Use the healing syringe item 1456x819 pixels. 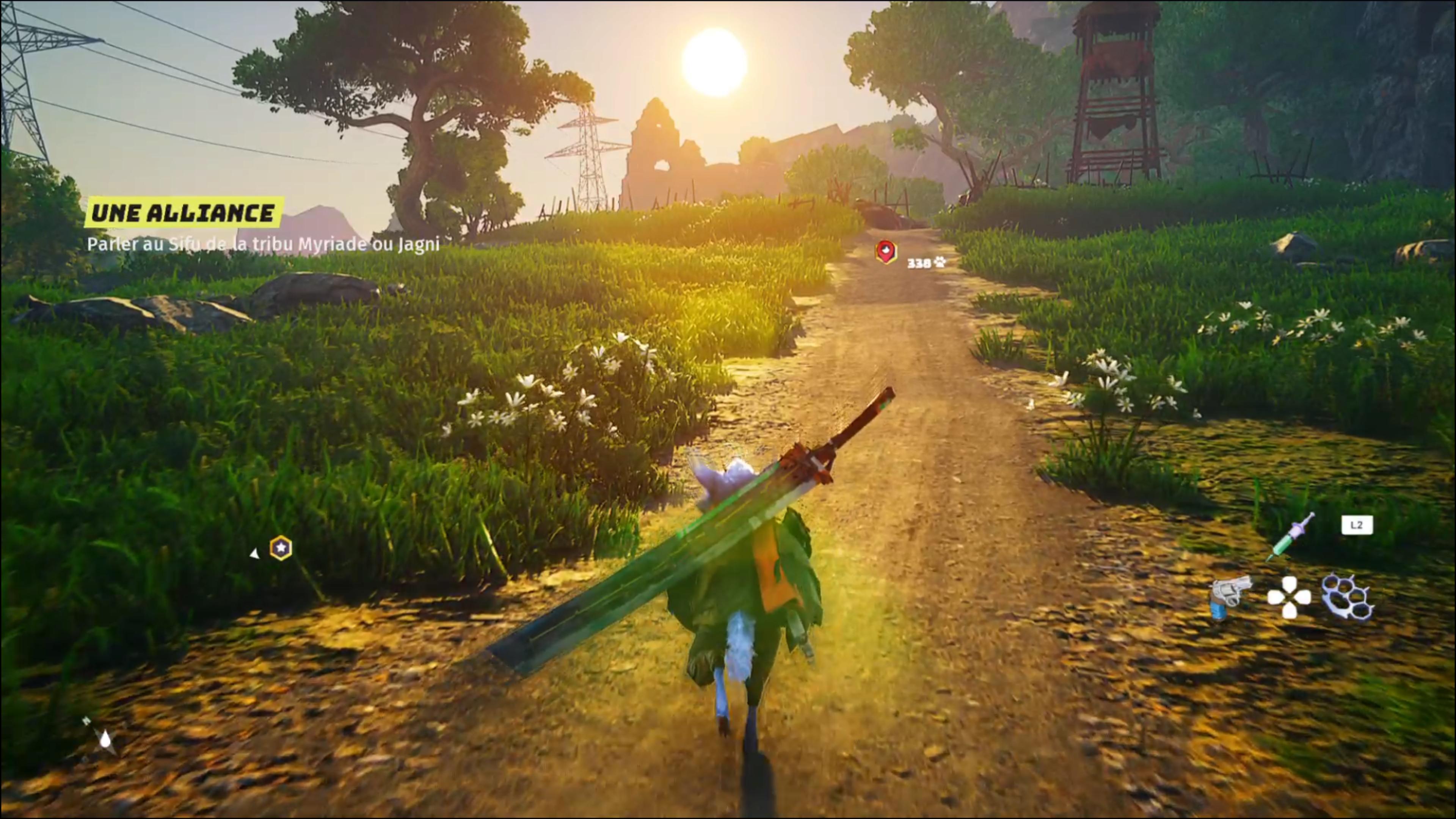tap(1291, 537)
